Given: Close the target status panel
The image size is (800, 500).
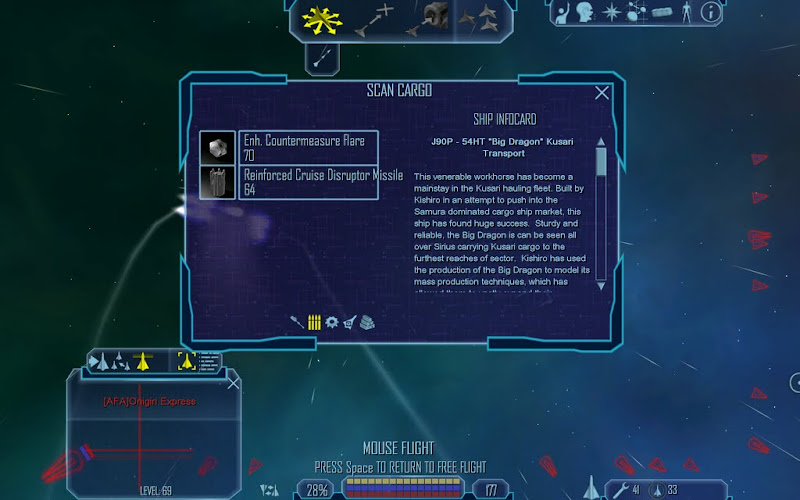Looking at the screenshot, I should (234, 383).
